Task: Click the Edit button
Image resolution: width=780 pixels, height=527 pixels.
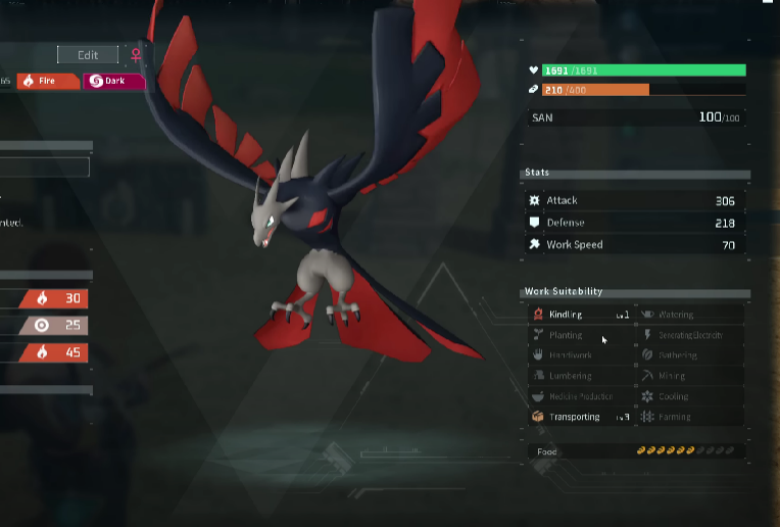Action: (88, 55)
